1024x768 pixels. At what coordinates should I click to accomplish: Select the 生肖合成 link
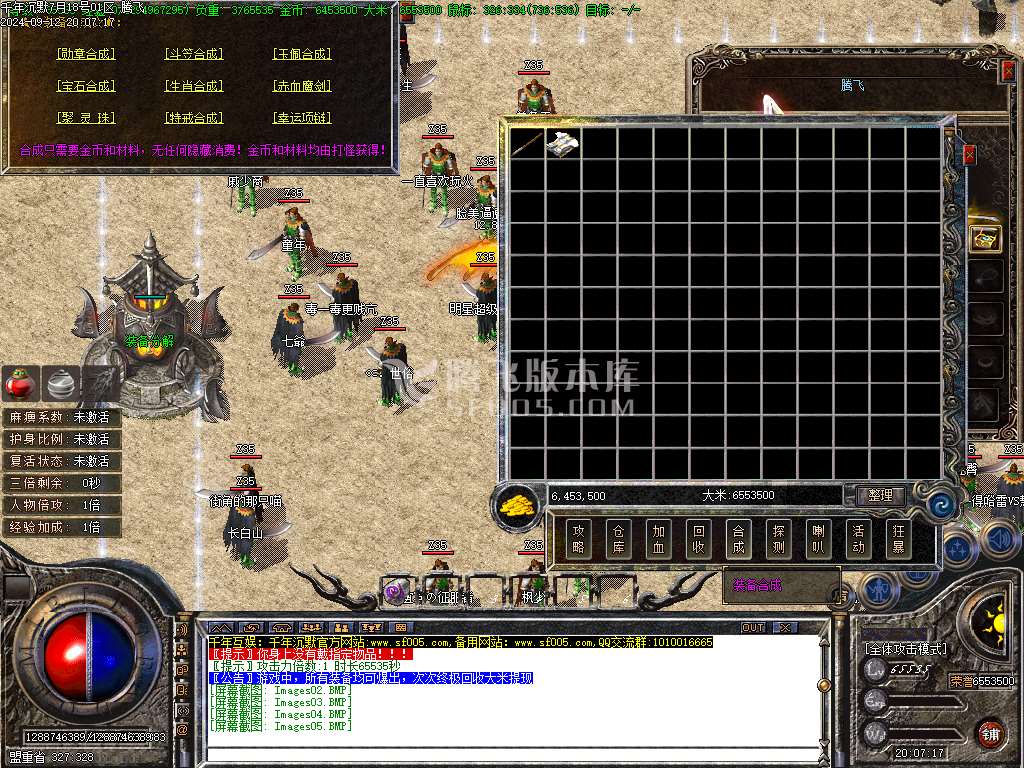pos(194,86)
